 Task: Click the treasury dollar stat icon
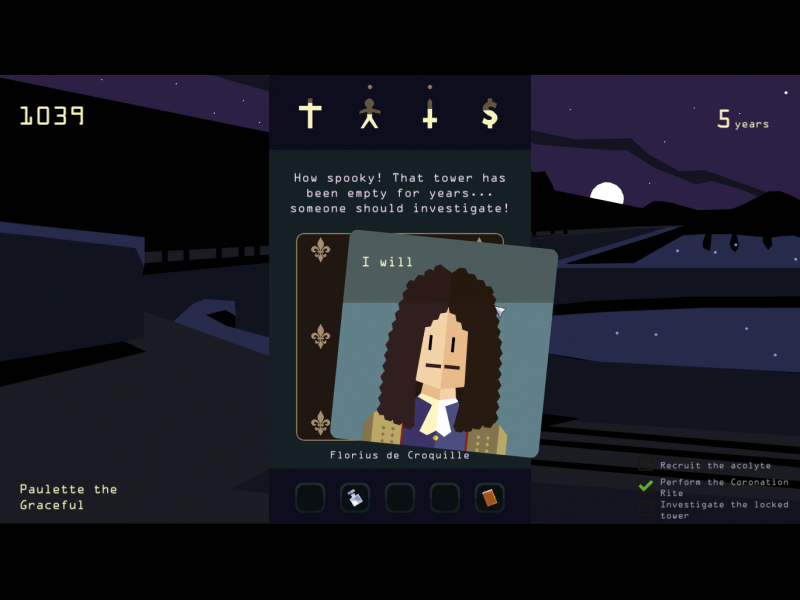pyautogui.click(x=490, y=114)
